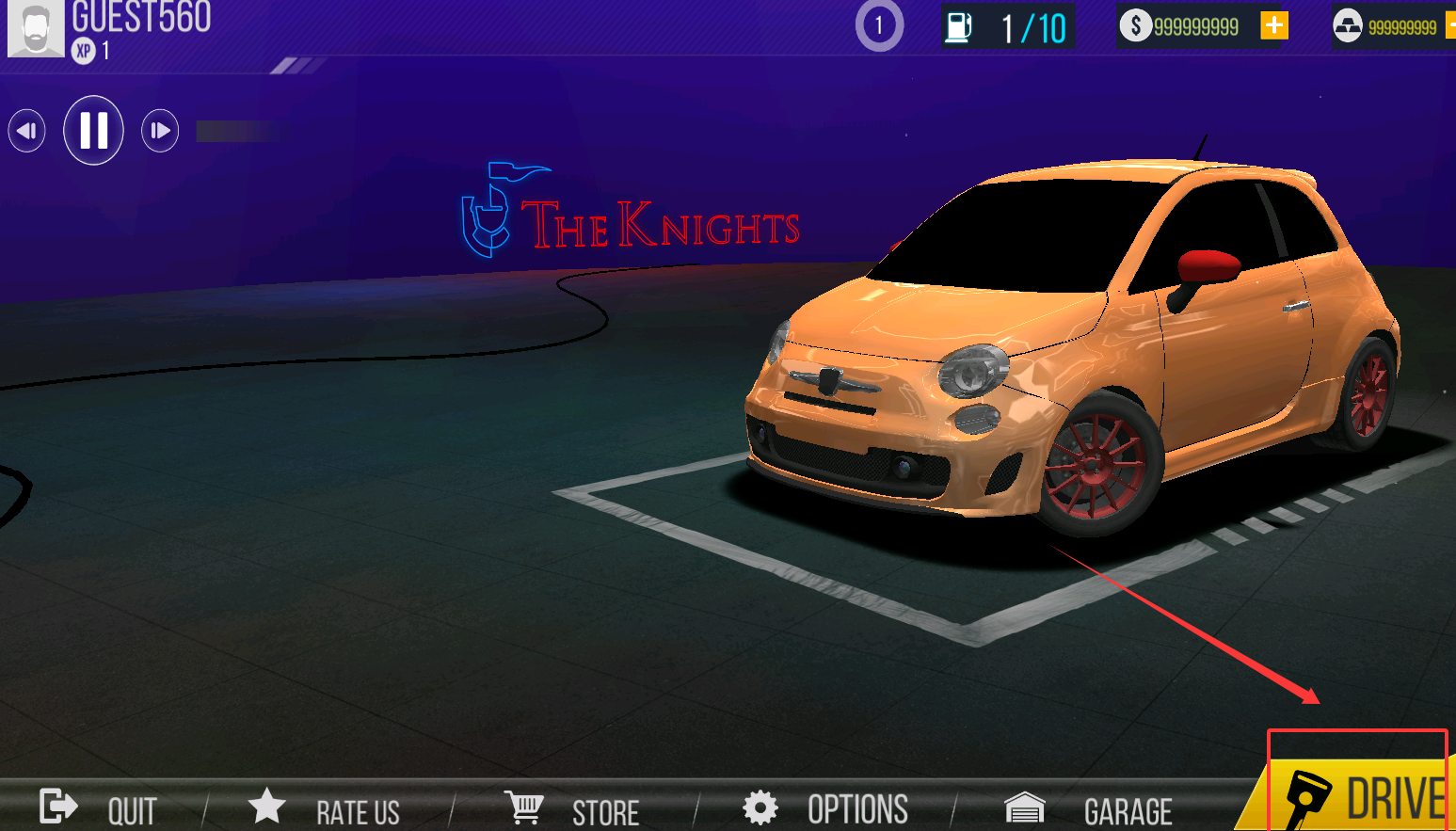Screen dimensions: 1456x831
Task: Select the fuel gauge icon
Action: (958, 27)
